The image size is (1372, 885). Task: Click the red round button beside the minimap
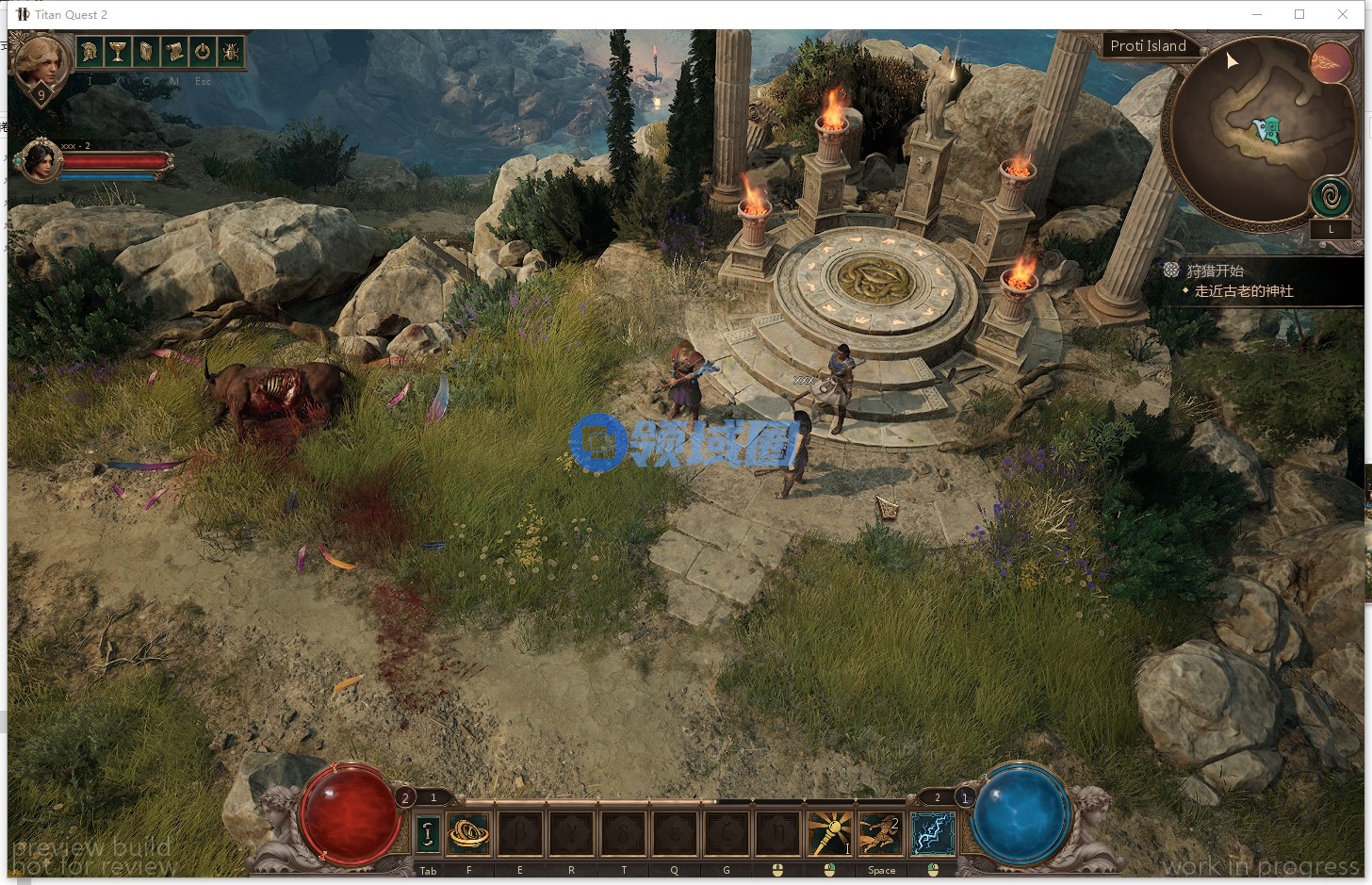pyautogui.click(x=1330, y=62)
